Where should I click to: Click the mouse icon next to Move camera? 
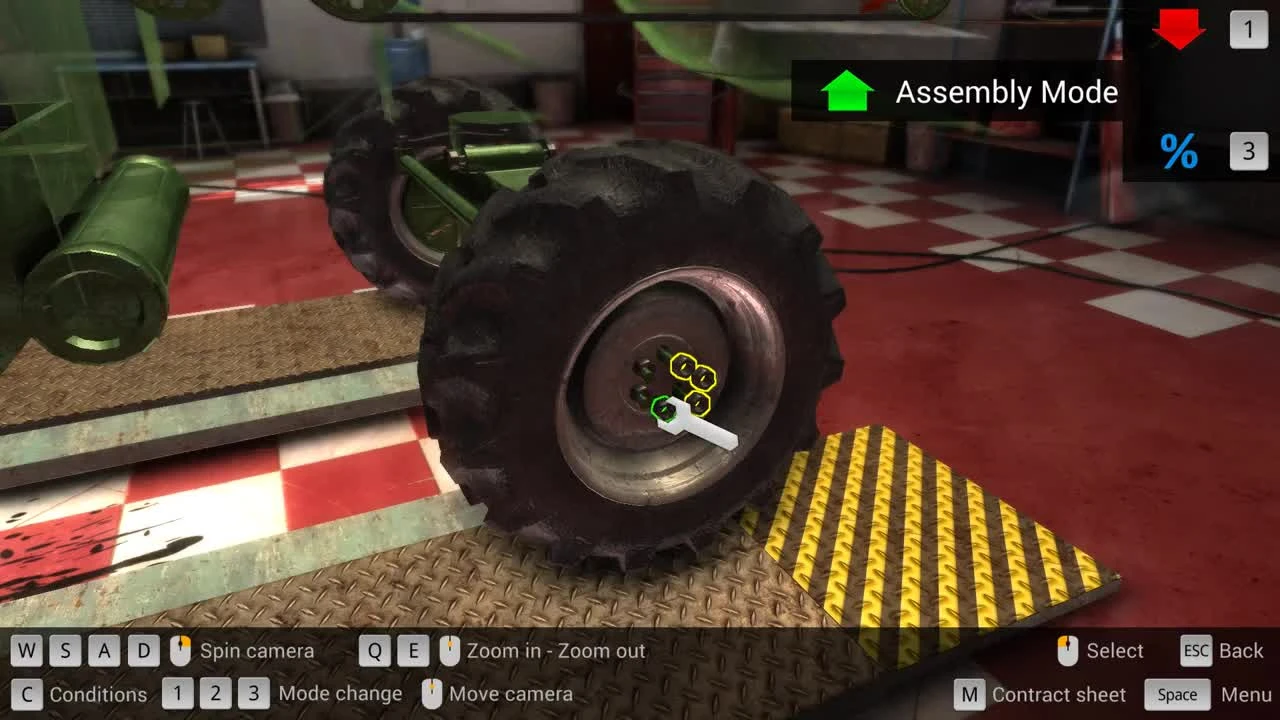click(433, 693)
